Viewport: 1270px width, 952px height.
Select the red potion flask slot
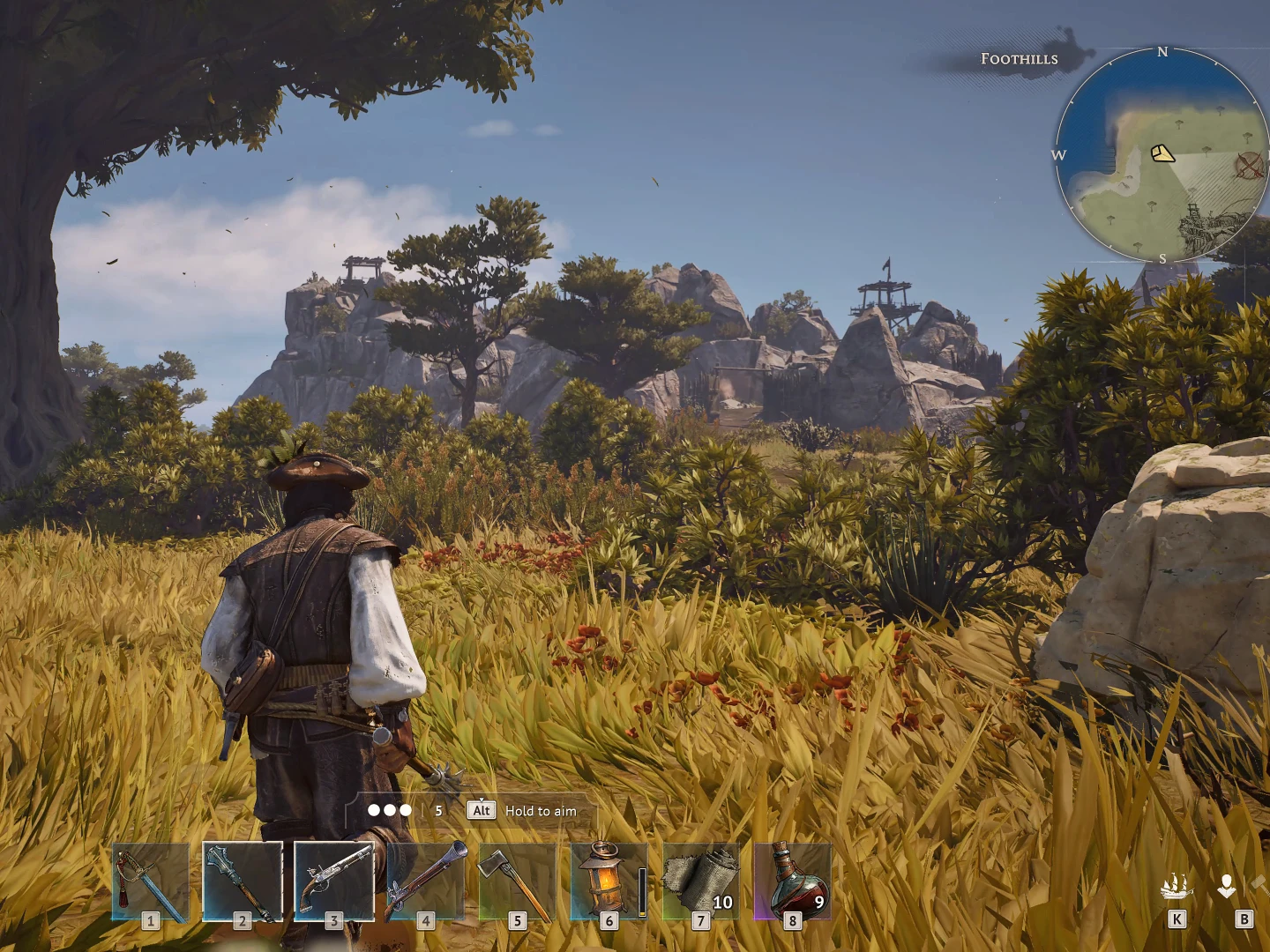793,881
